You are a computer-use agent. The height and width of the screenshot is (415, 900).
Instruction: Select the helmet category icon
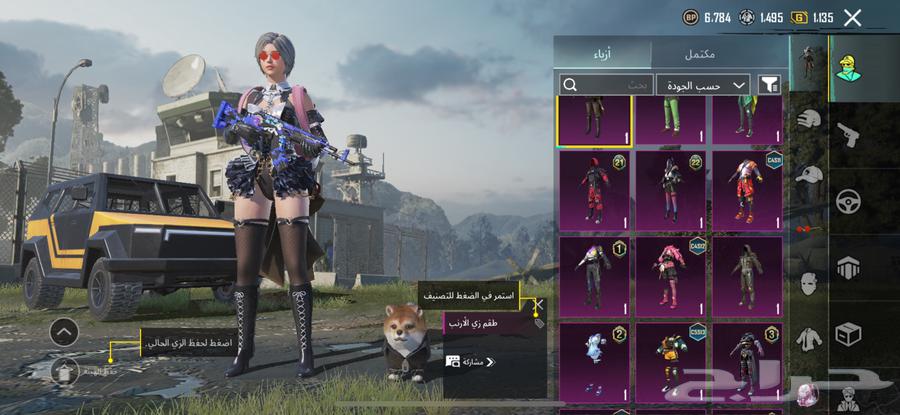[x=809, y=120]
